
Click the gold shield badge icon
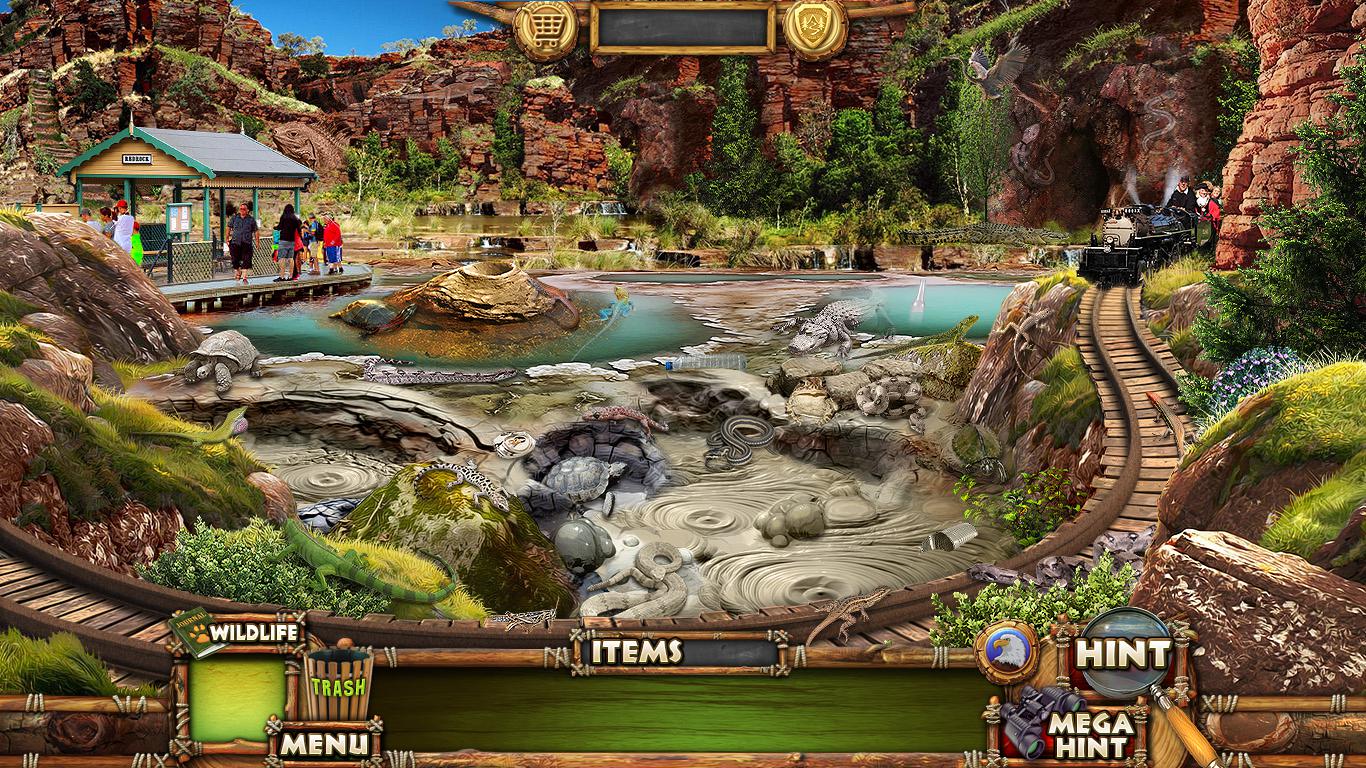815,27
